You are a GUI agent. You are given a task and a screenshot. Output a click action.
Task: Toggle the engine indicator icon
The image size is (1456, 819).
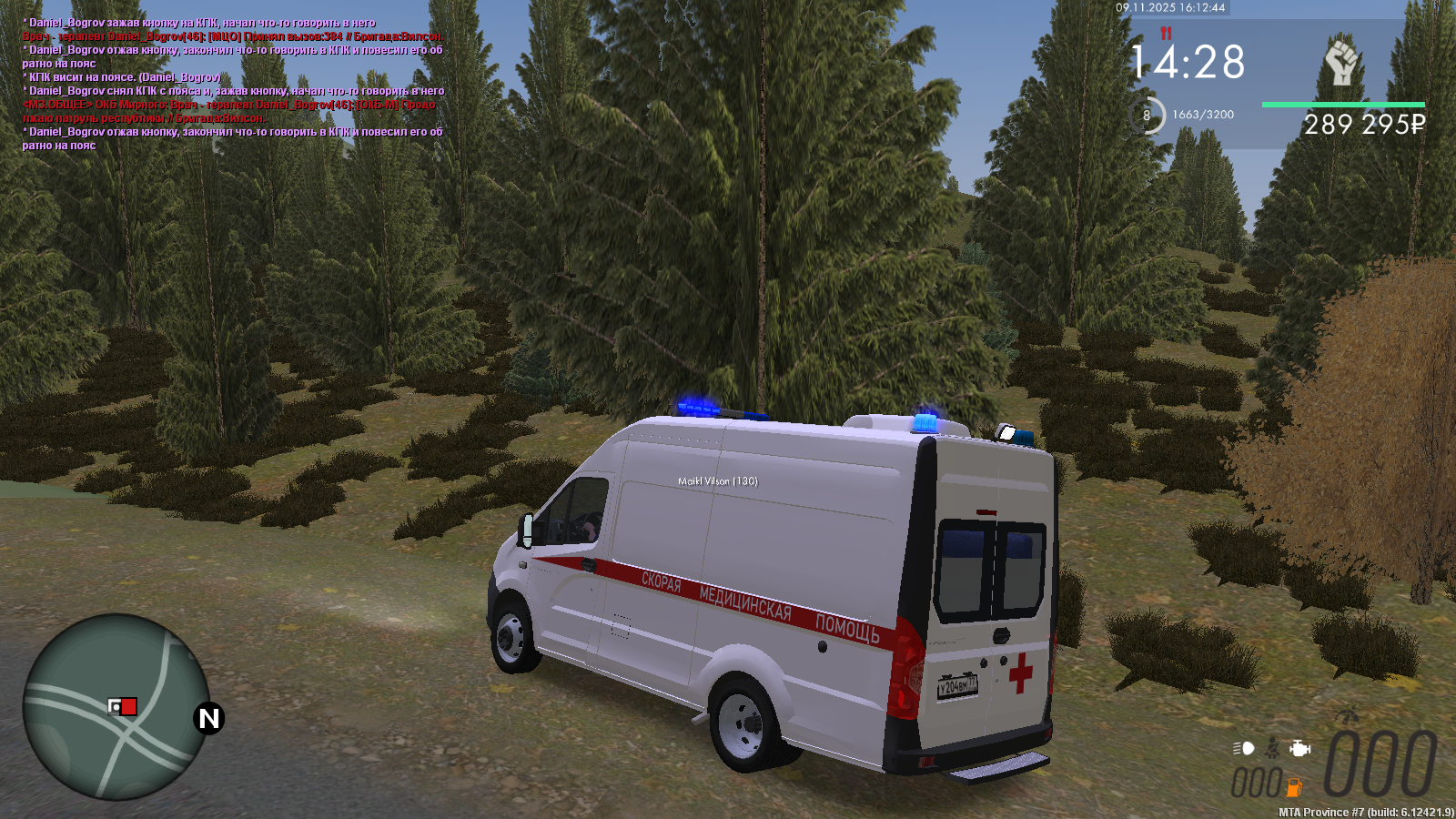coord(1300,748)
